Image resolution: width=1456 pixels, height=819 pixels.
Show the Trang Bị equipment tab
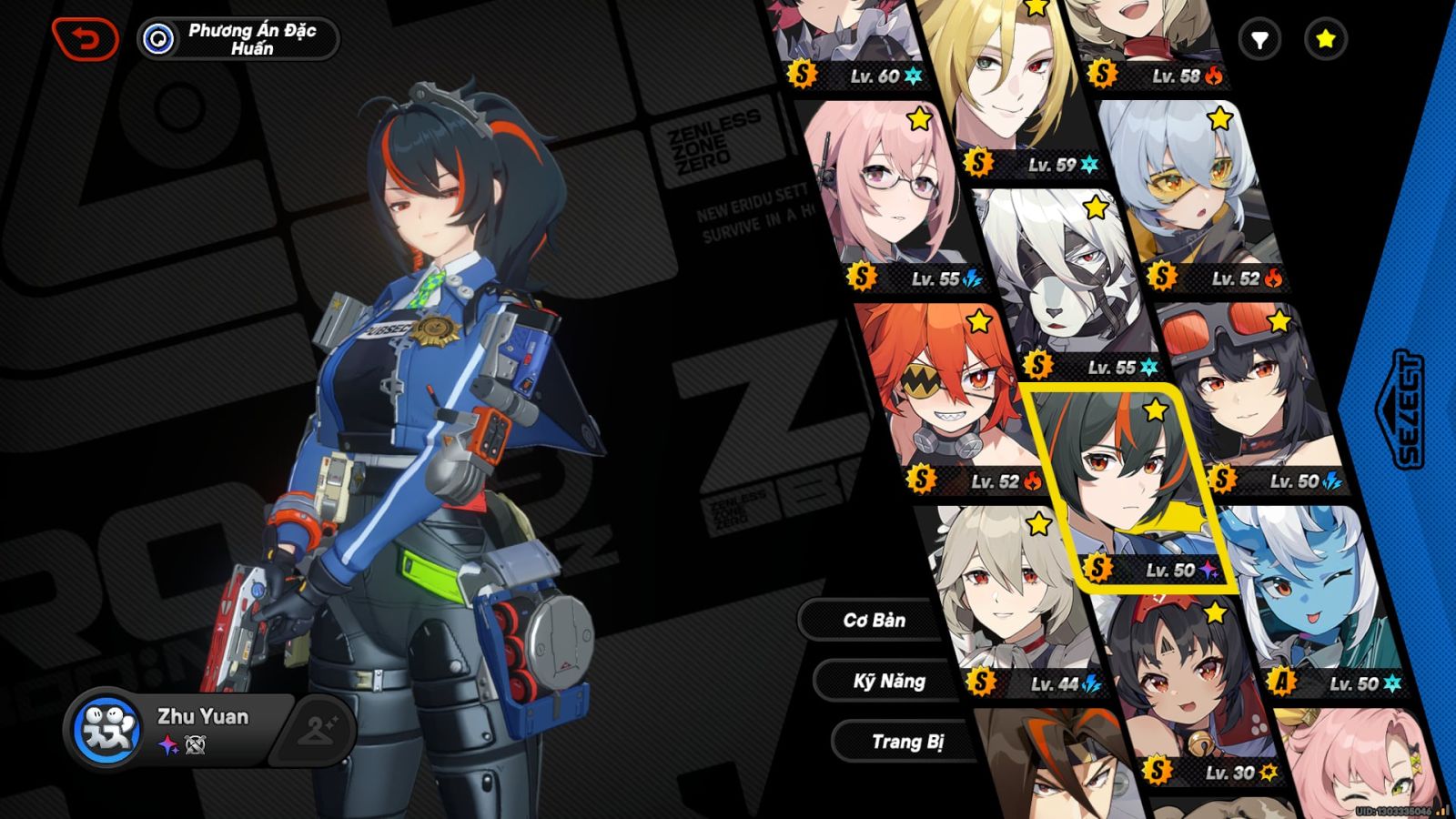[906, 742]
